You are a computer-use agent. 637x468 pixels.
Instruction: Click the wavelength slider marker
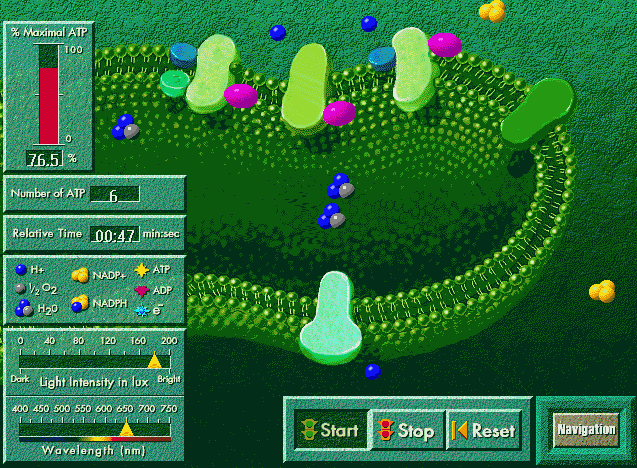[x=126, y=429]
